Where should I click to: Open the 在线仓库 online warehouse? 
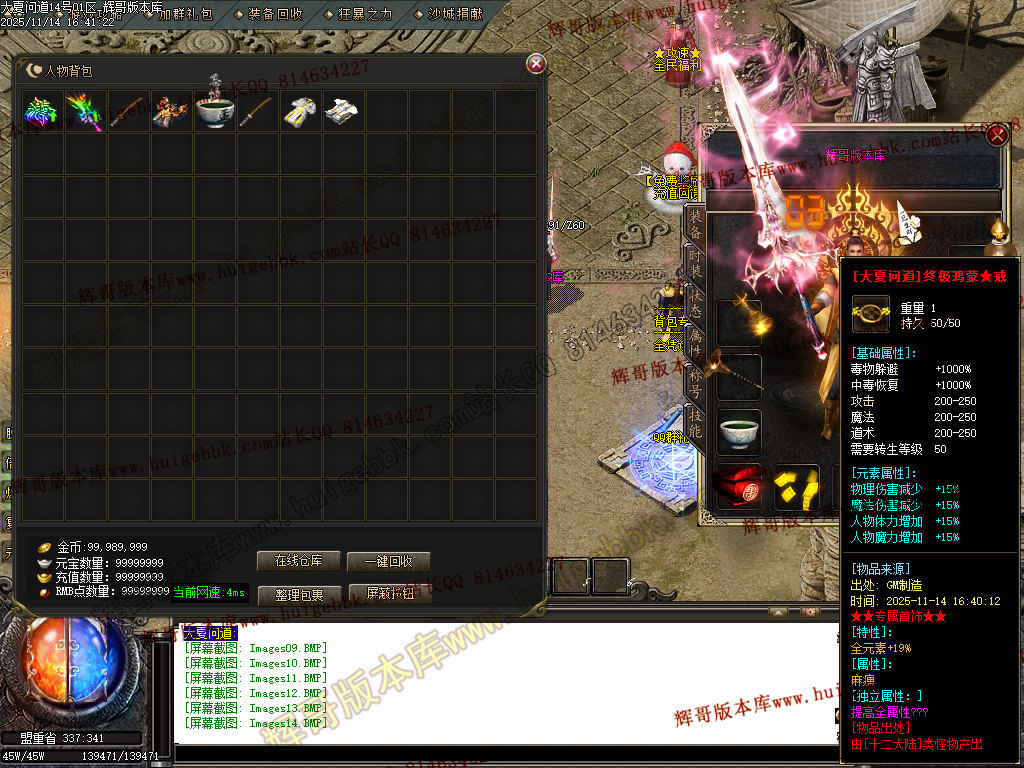299,561
